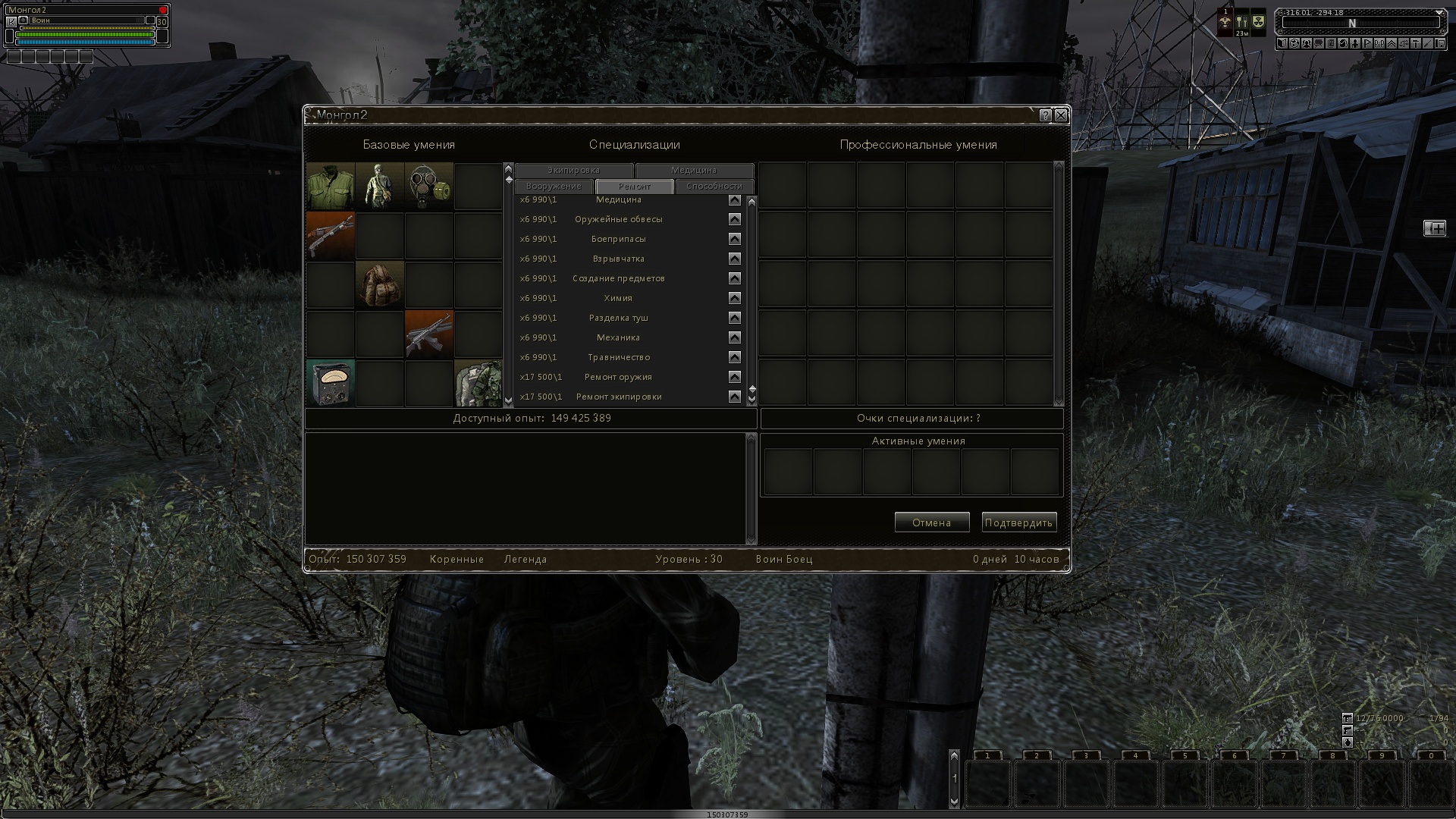This screenshot has height=819, width=1456.
Task: Level up the Химия skill arrow
Action: pyautogui.click(x=734, y=298)
